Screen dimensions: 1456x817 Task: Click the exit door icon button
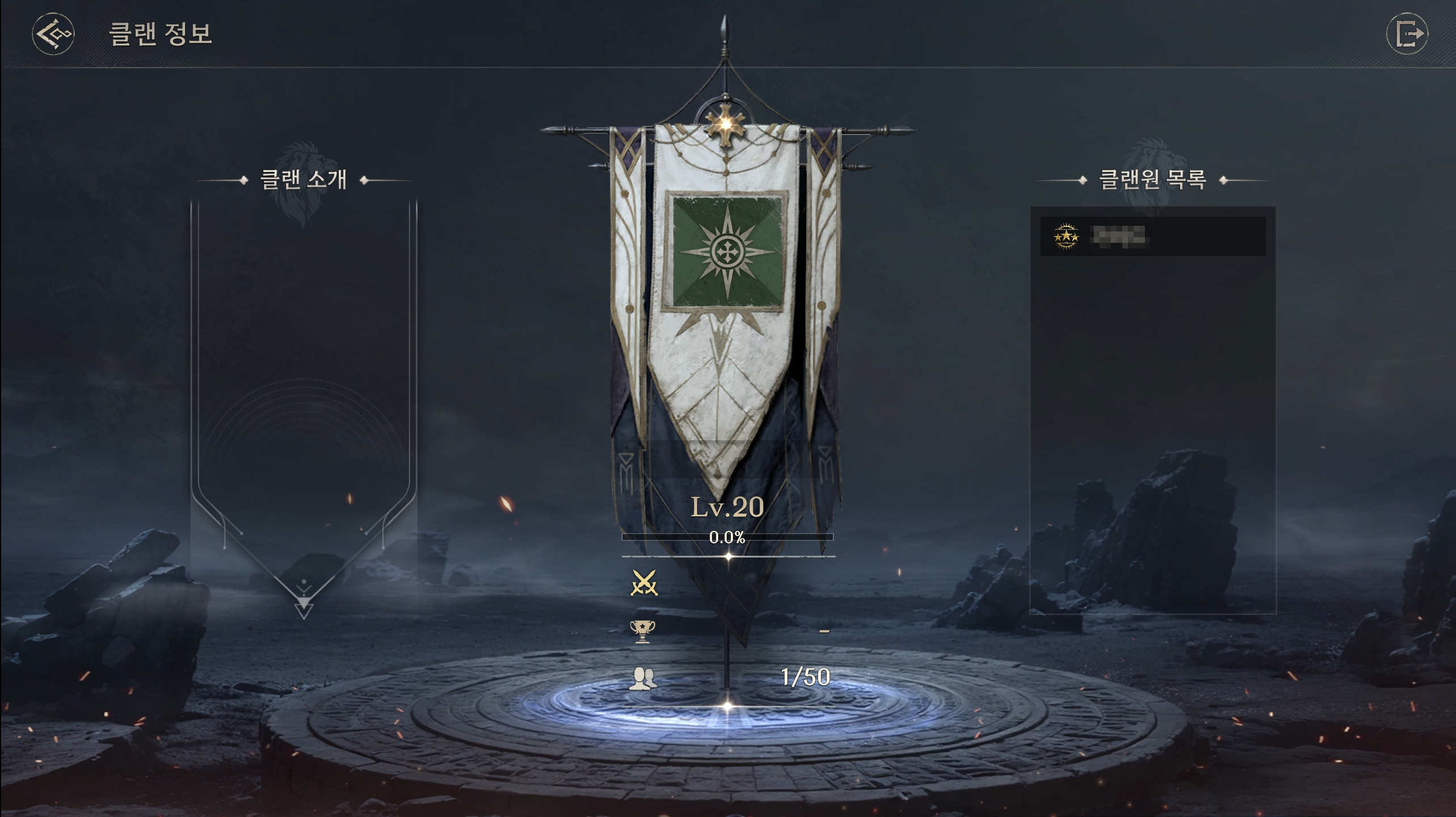tap(1407, 34)
